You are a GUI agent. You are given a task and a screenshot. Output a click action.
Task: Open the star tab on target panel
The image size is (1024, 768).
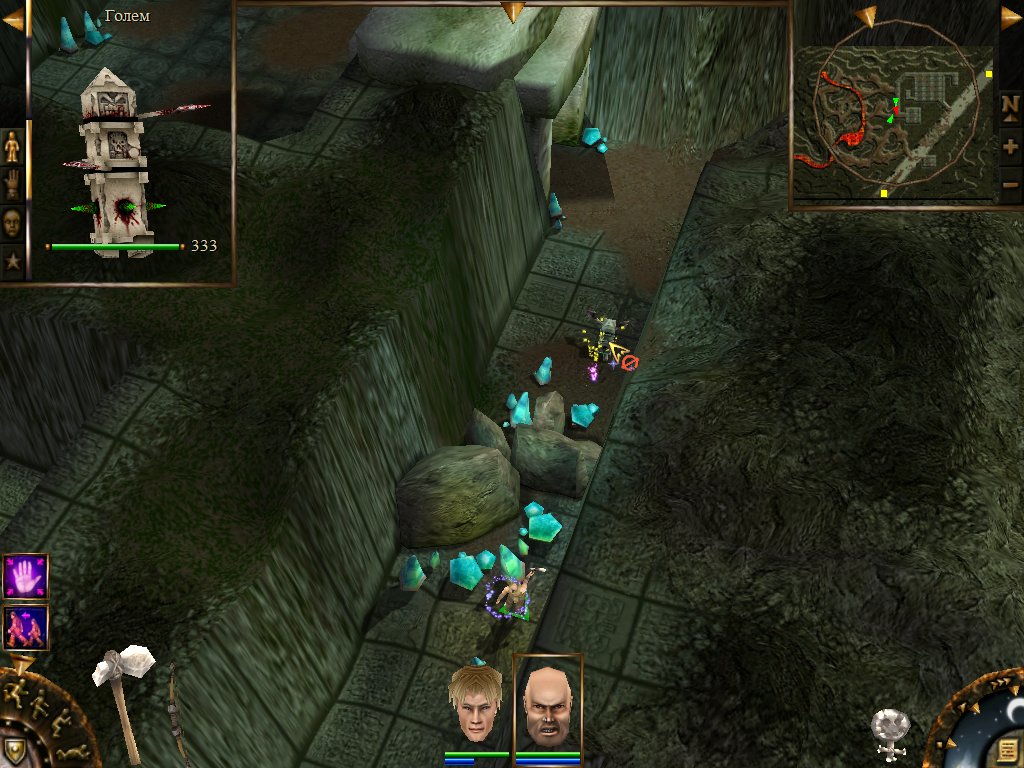click(x=12, y=262)
